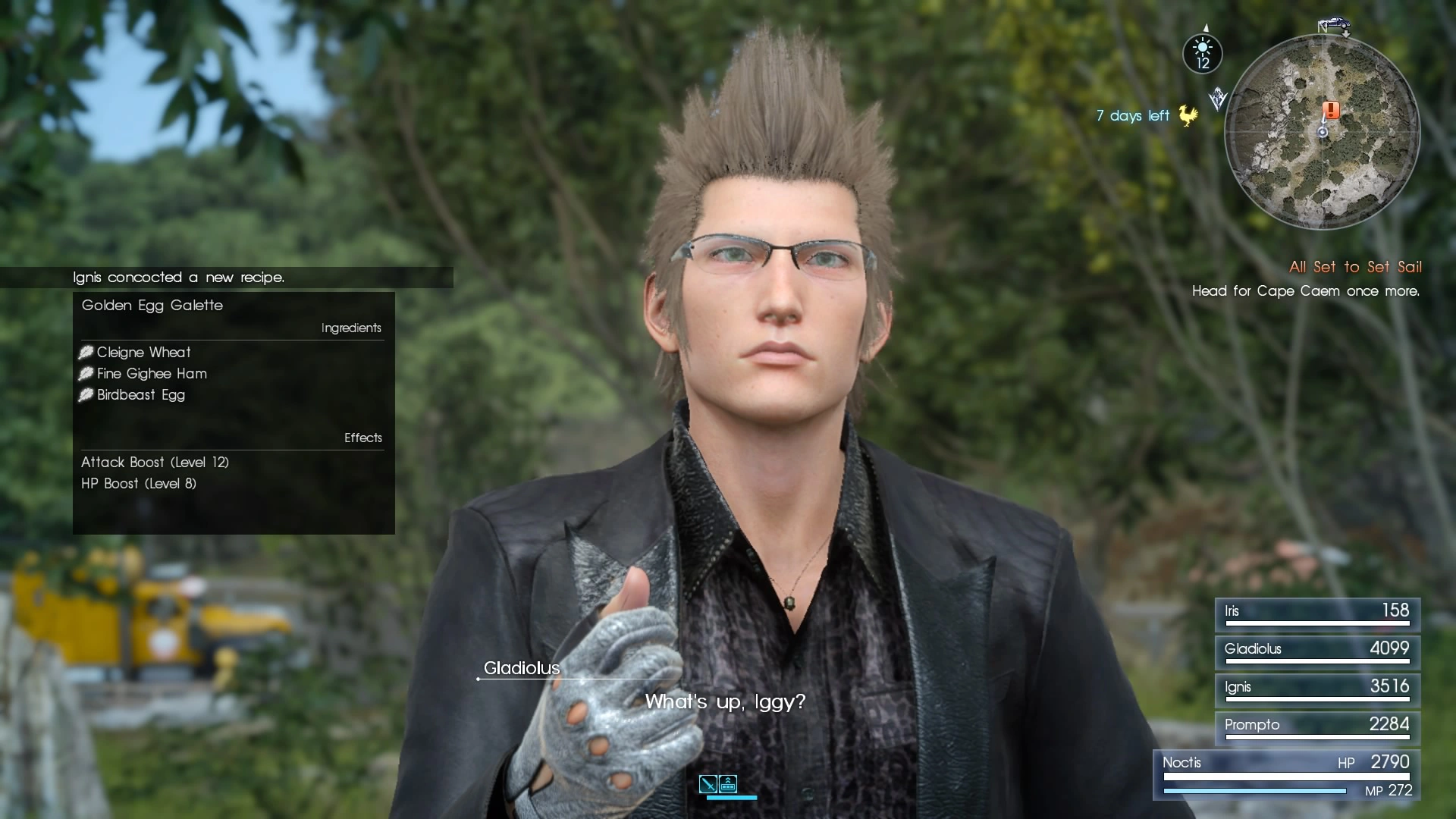Viewport: 1456px width, 819px height.
Task: Select the Golden Egg Galette recipe title
Action: point(152,306)
